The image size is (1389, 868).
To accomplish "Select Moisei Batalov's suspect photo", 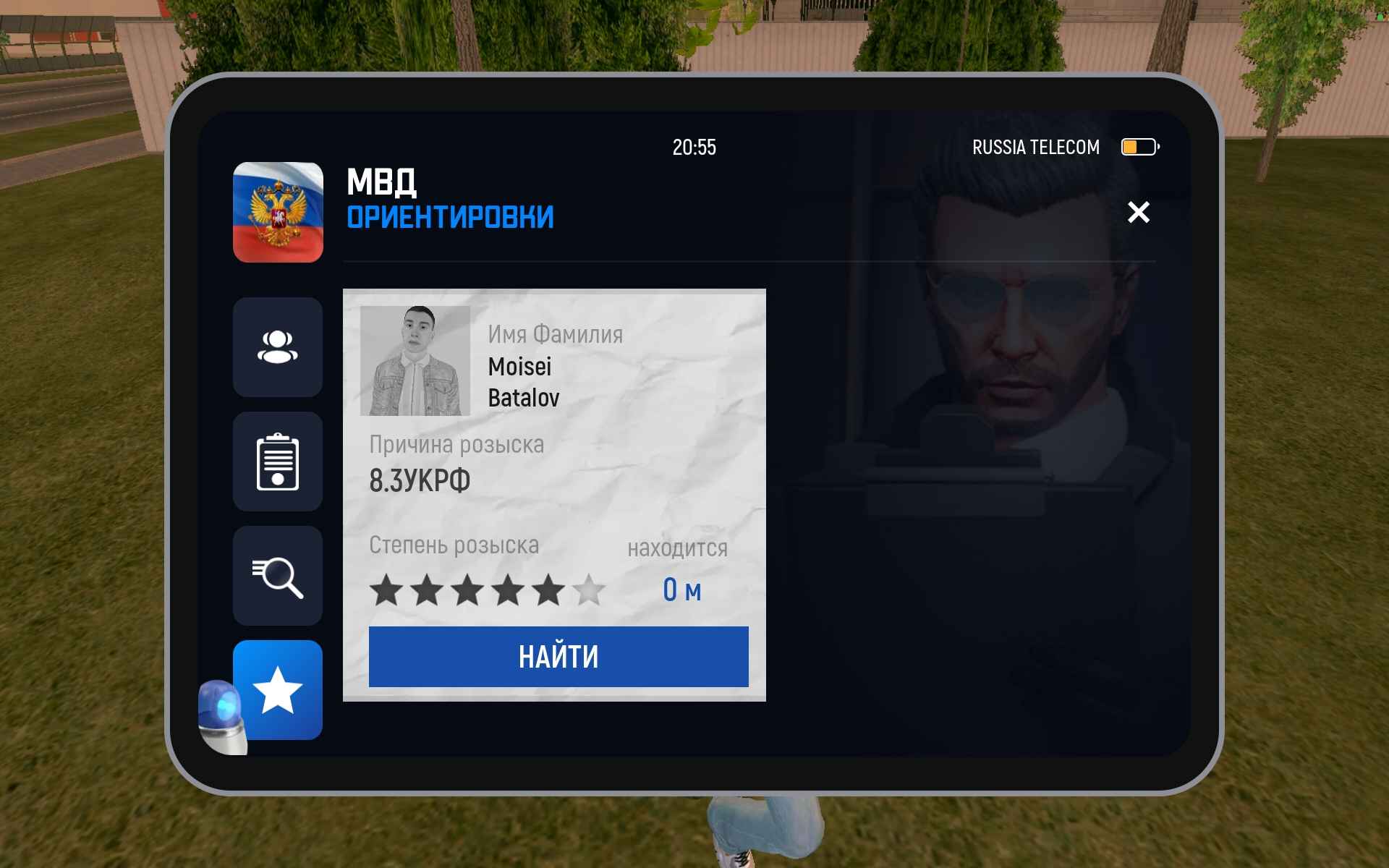I will click(x=415, y=361).
